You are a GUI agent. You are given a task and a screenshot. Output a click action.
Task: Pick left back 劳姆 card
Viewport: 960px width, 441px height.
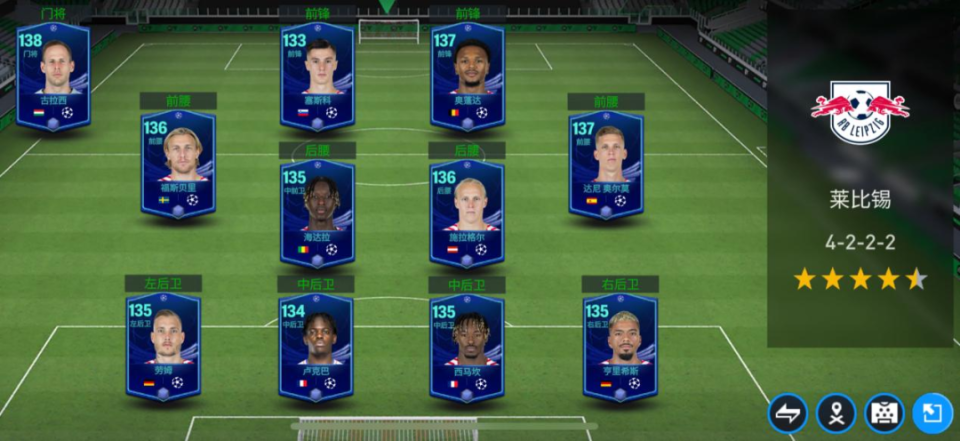[163, 346]
